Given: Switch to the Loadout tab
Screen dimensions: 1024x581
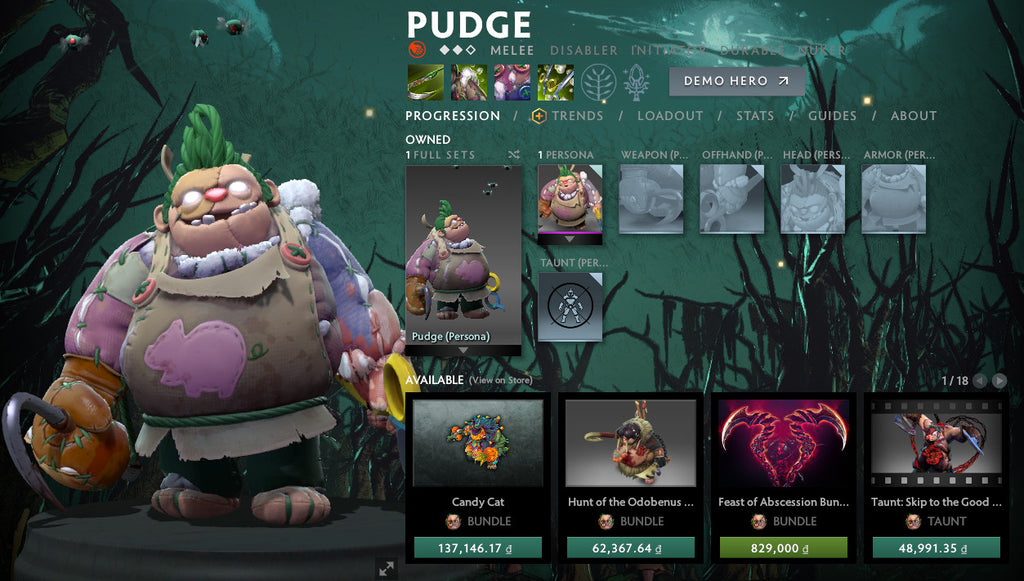Looking at the screenshot, I should tap(670, 116).
